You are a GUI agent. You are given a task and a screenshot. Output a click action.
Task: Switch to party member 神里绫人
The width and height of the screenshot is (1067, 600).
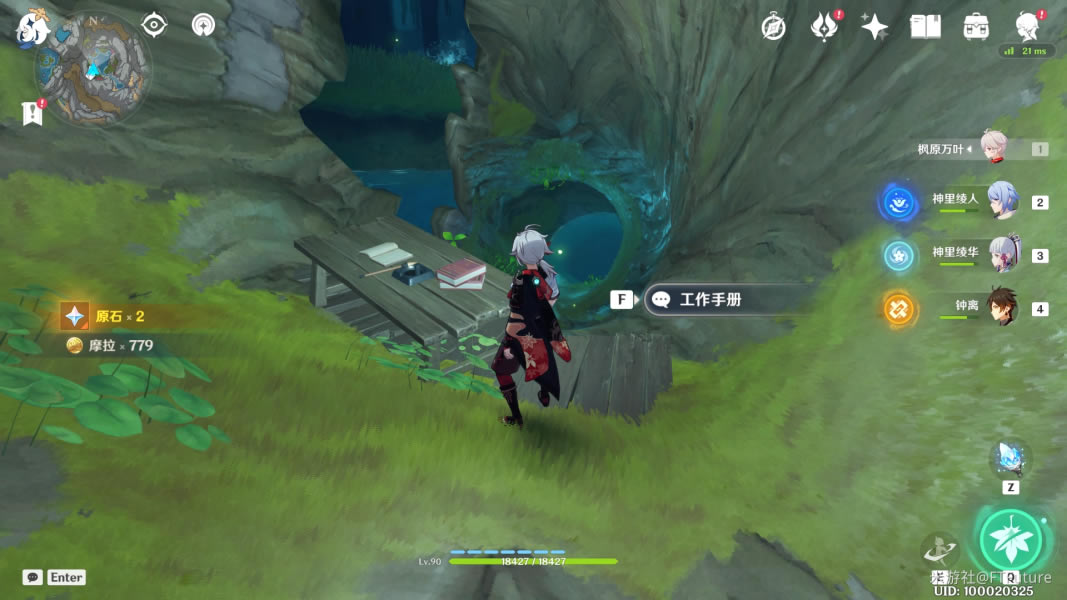point(1001,202)
